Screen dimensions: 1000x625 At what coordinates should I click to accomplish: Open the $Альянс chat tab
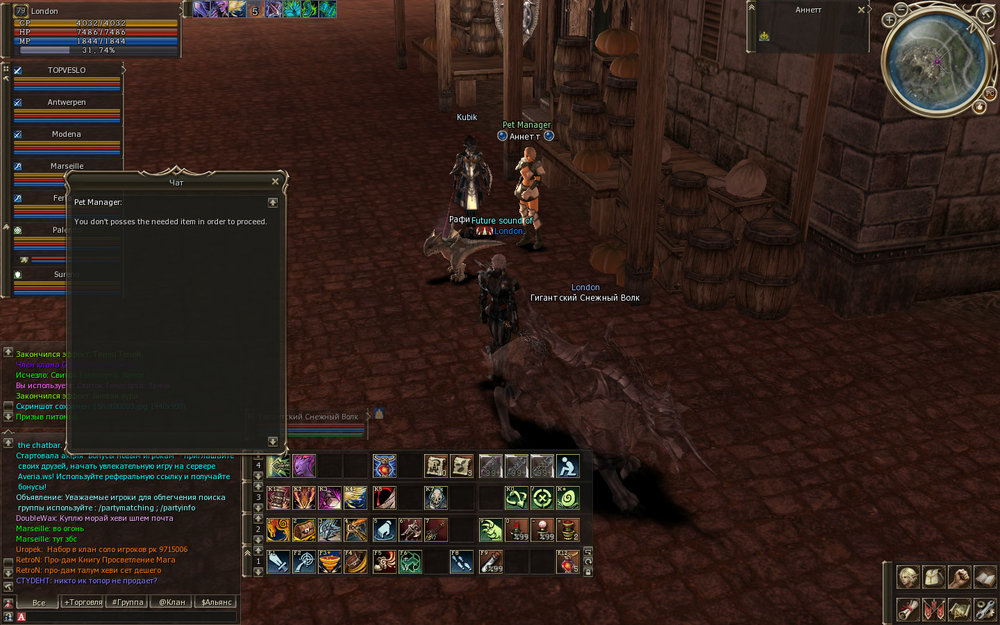coord(217,602)
